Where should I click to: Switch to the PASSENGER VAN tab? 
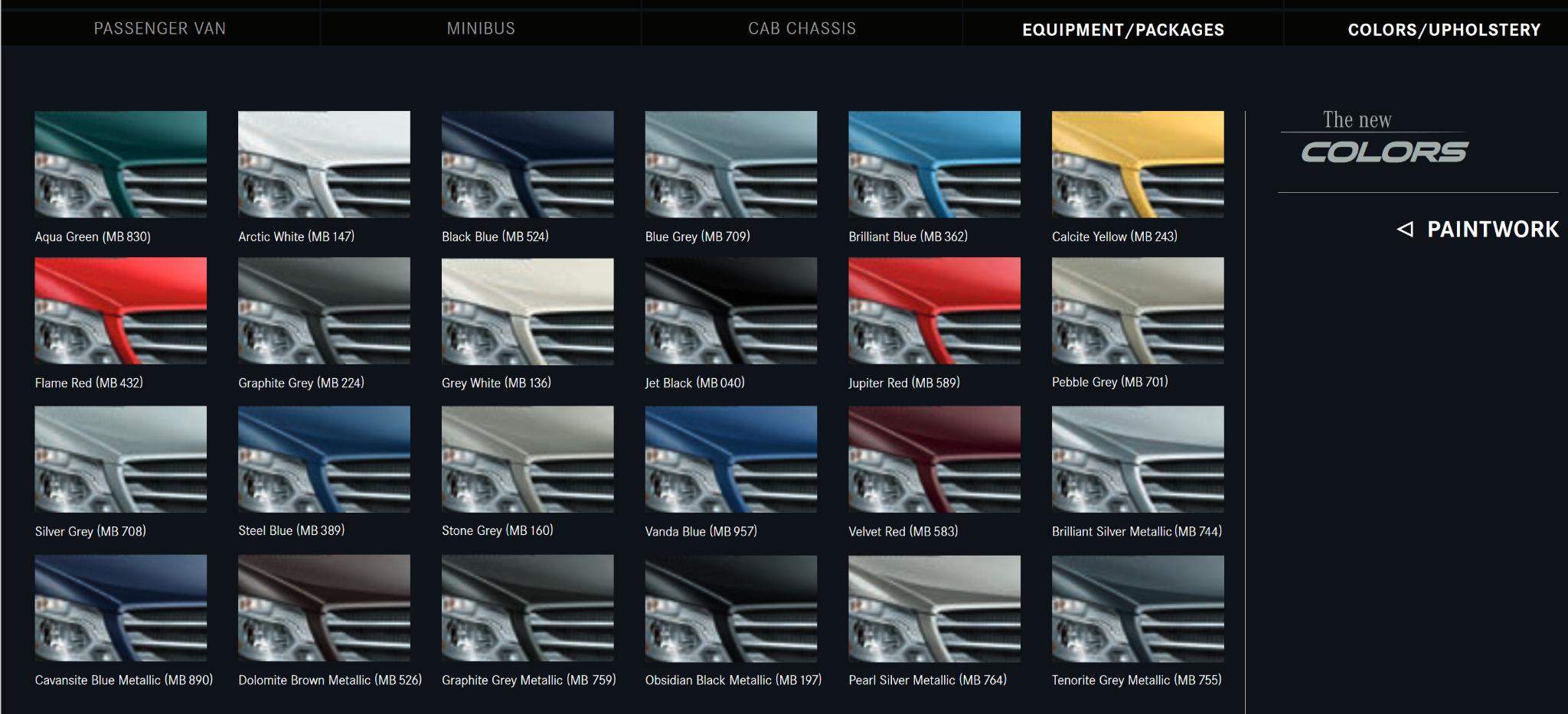pyautogui.click(x=159, y=29)
